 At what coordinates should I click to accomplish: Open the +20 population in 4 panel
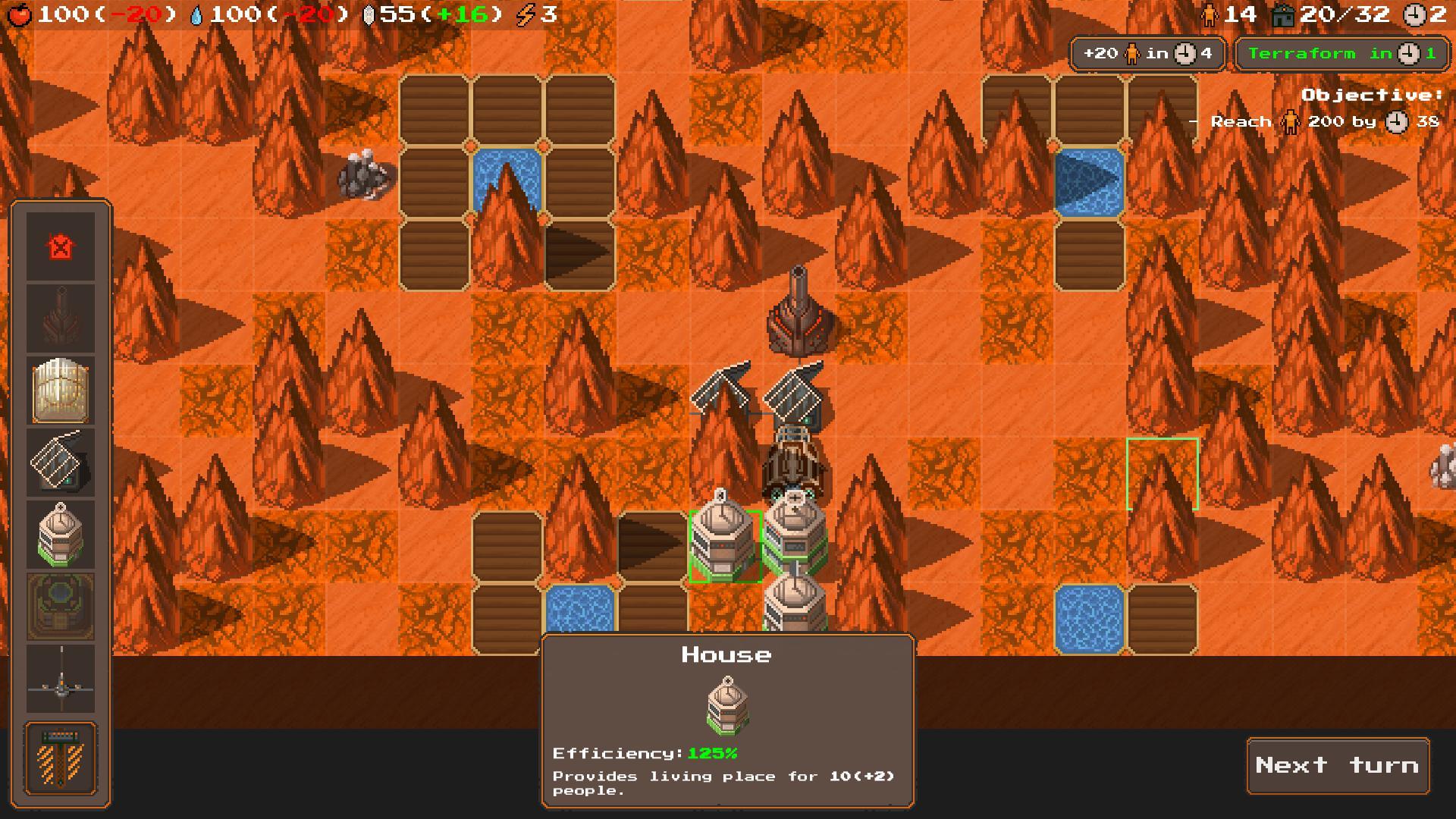pos(1147,53)
